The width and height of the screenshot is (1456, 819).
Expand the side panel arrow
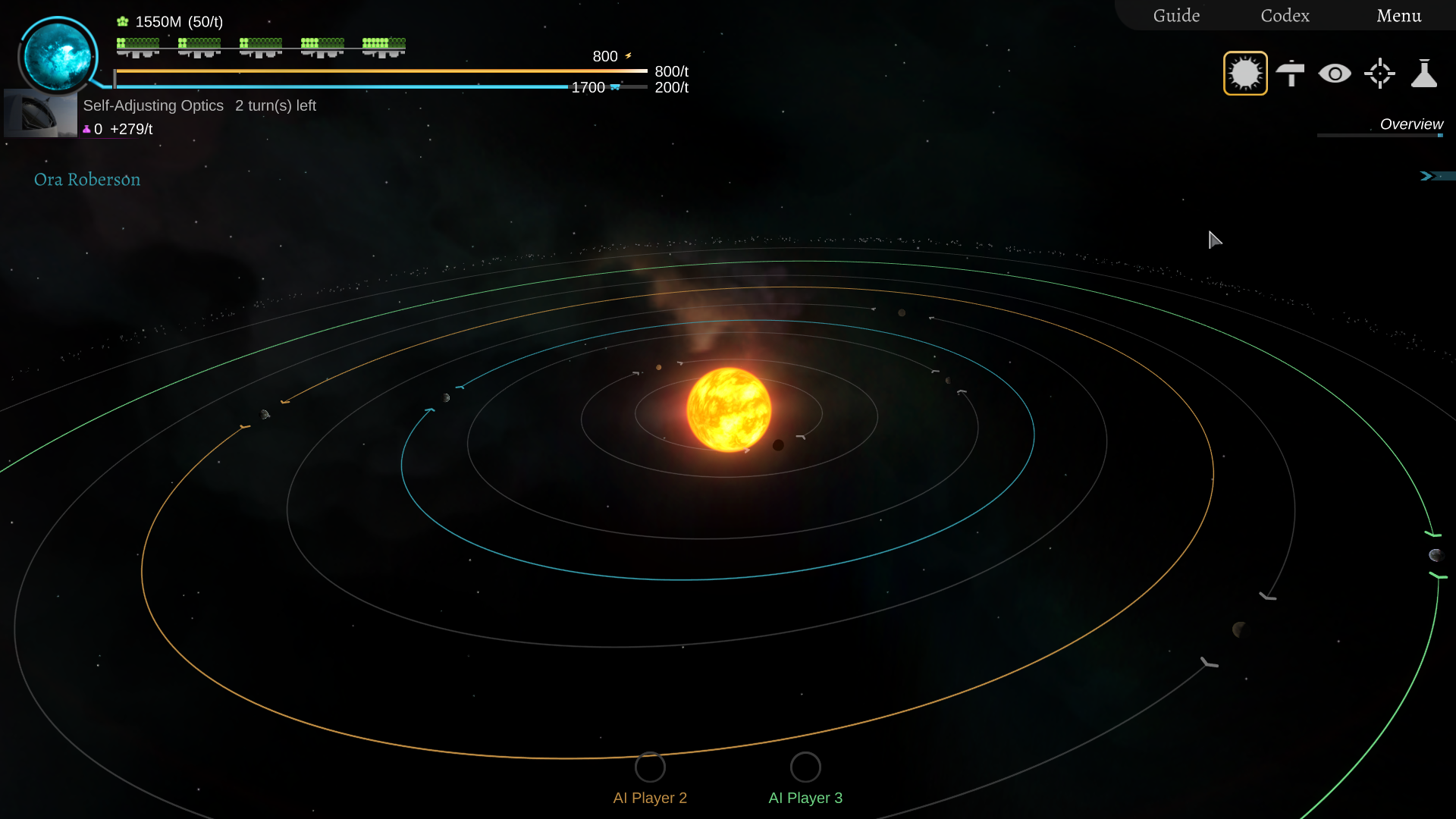1427,176
